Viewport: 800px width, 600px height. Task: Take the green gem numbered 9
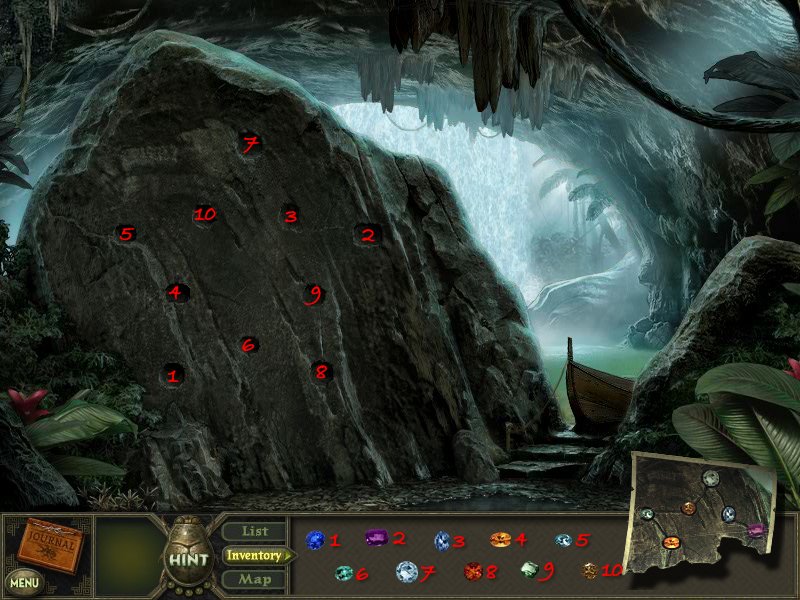point(529,570)
